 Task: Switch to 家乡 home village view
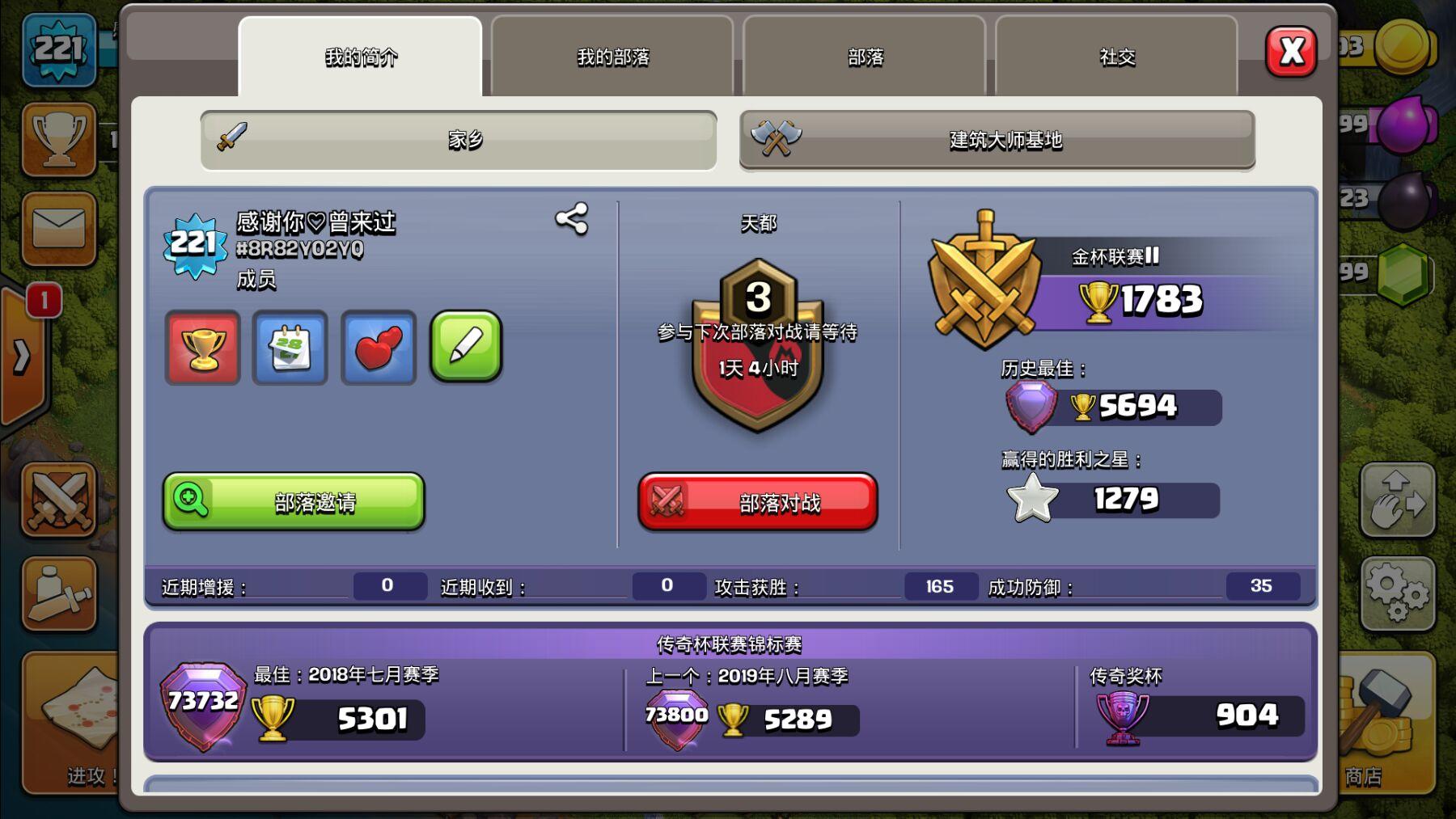click(457, 141)
